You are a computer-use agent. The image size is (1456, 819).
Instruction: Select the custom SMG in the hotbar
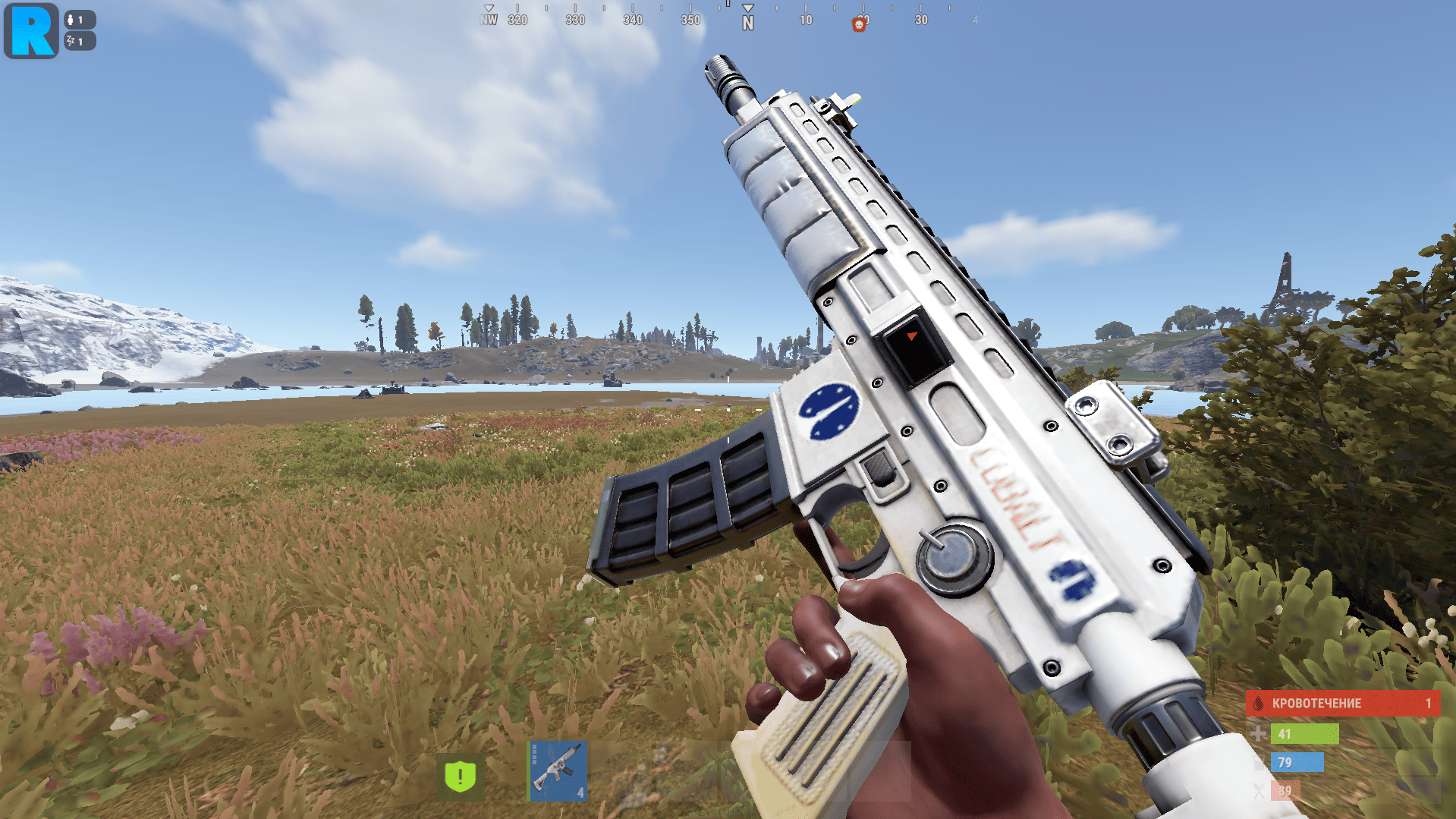tap(558, 771)
